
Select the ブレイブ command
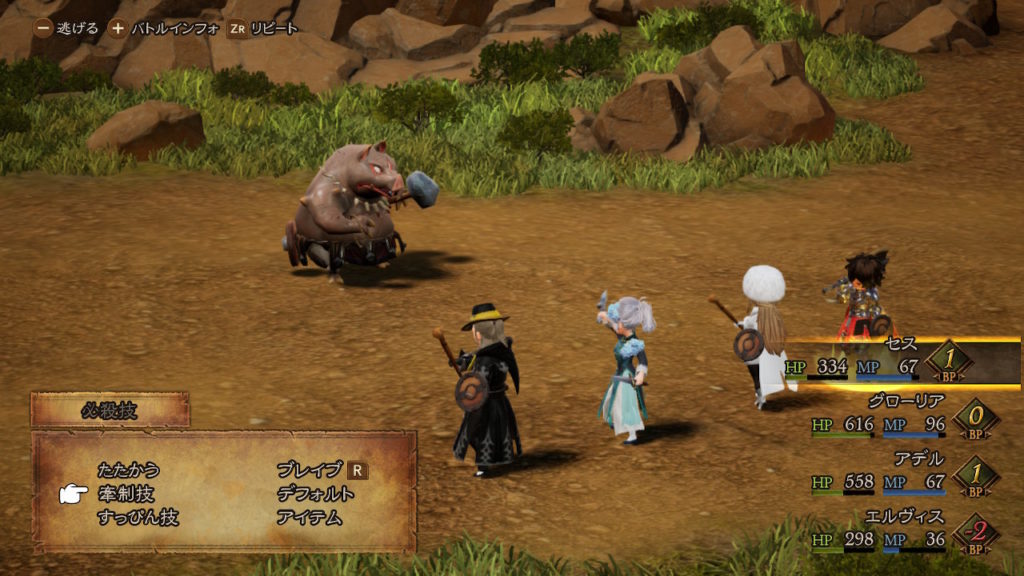309,469
